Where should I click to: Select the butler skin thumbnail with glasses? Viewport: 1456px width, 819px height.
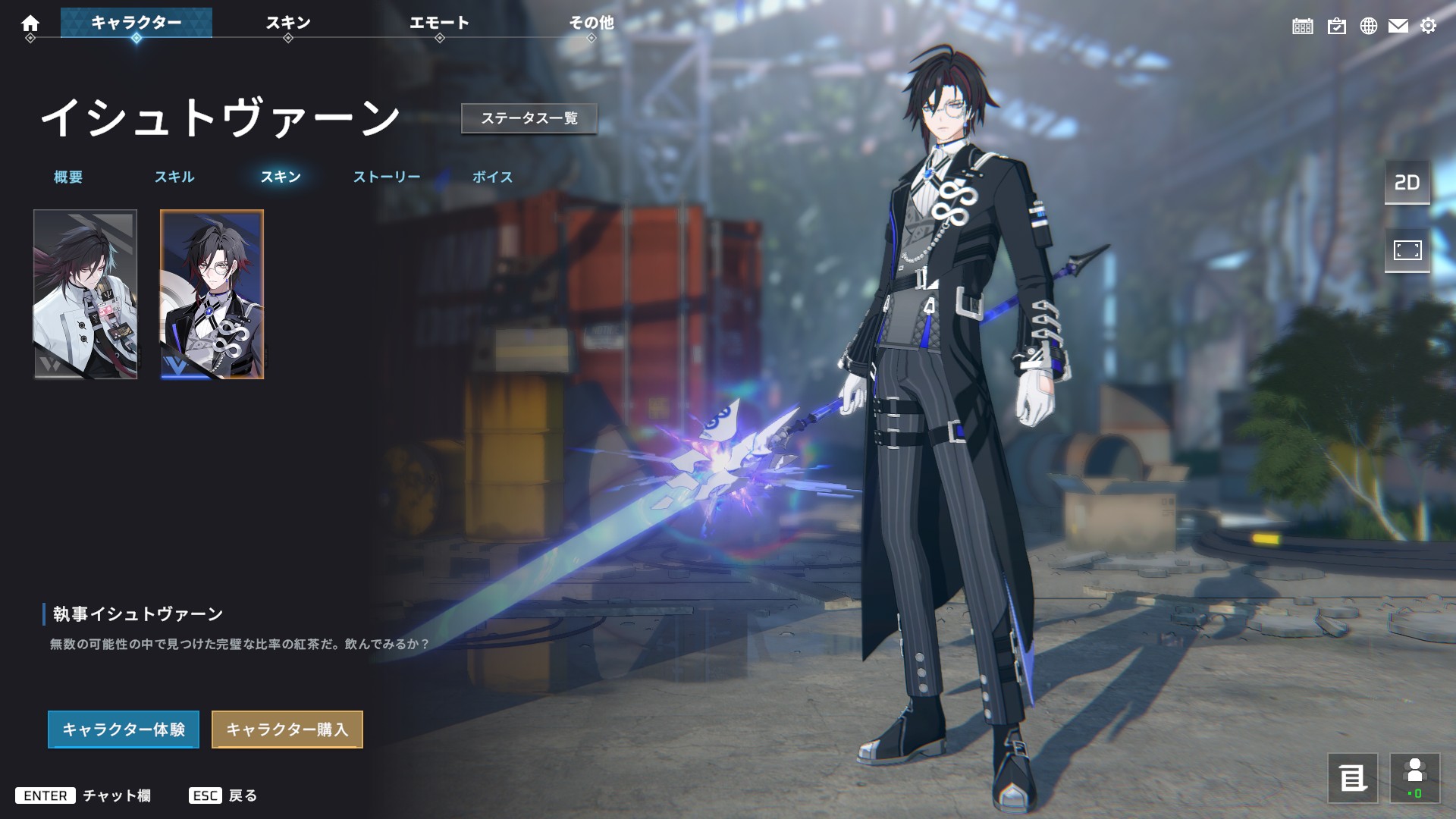click(212, 294)
